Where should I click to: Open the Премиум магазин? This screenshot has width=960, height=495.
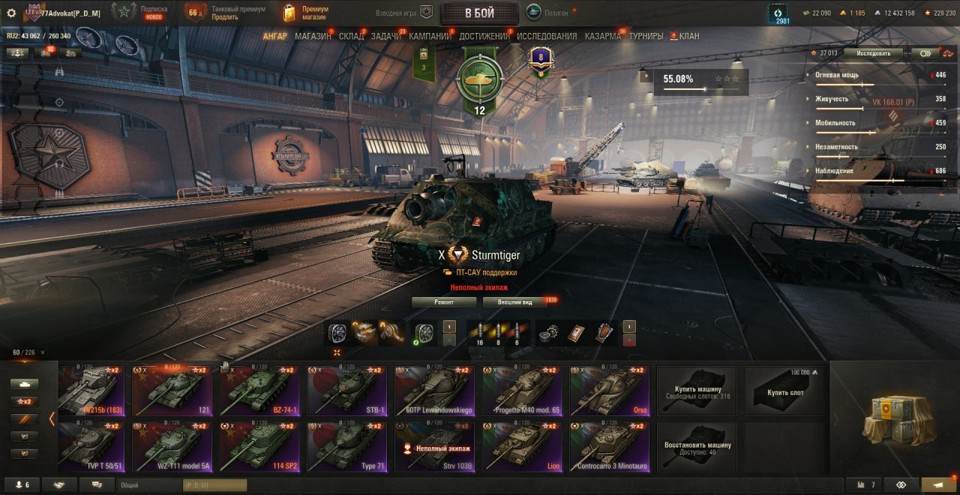point(305,12)
